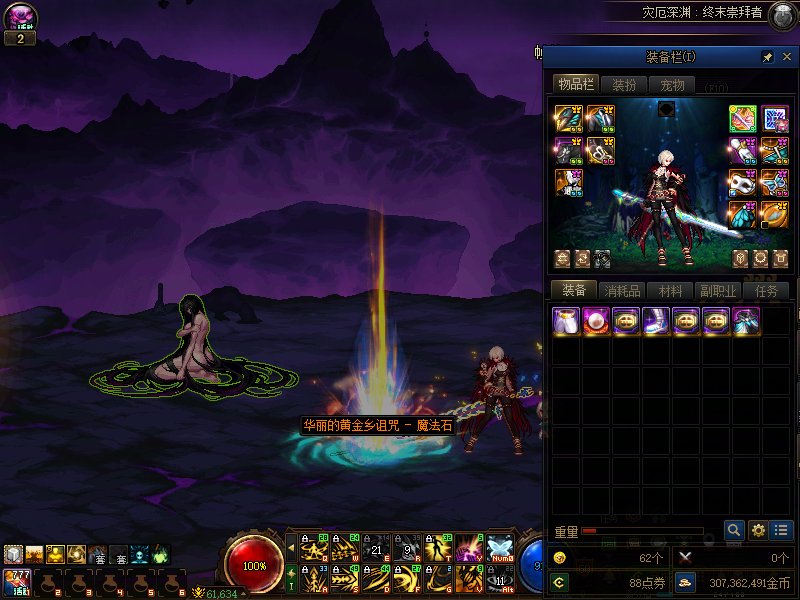View the 任务 inventory category

(767, 291)
